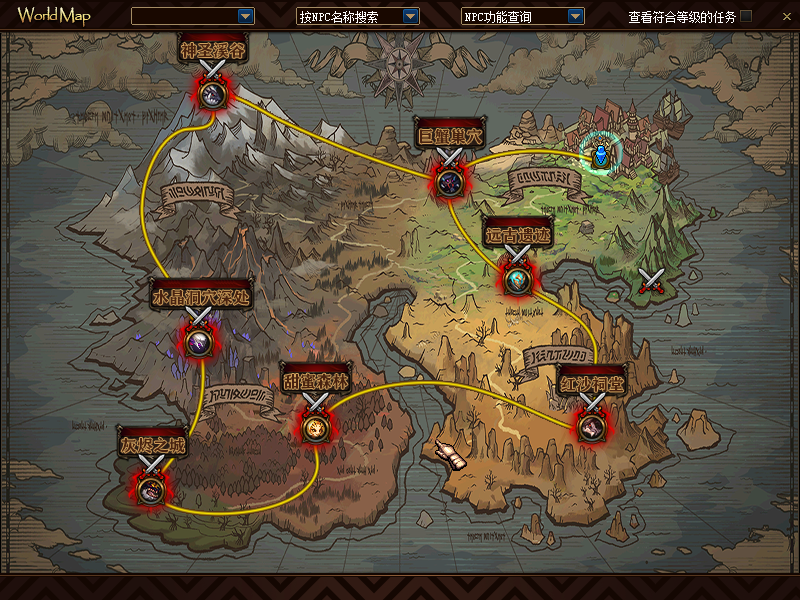Close the World Map window
The image size is (800, 600).
[785, 16]
